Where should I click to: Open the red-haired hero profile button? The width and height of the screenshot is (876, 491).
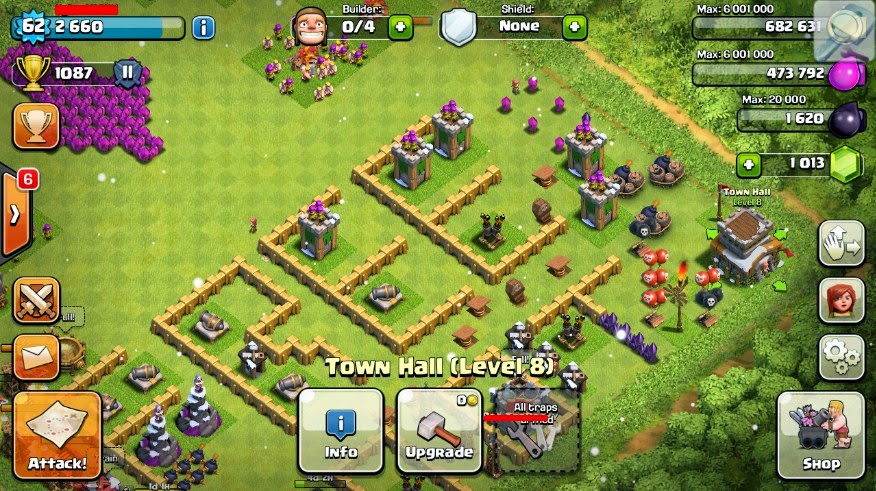(x=841, y=300)
